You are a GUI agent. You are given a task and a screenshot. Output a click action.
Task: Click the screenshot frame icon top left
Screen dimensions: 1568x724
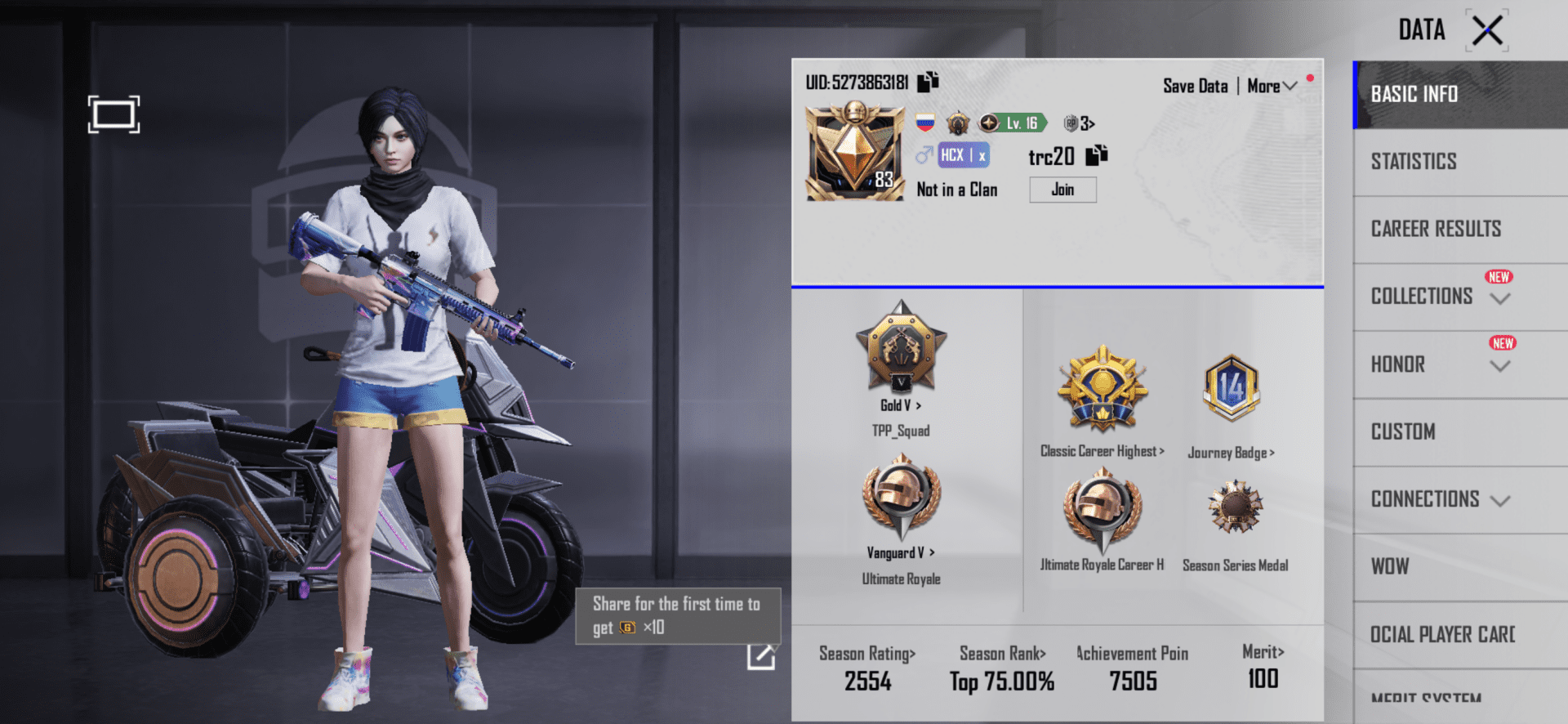click(x=114, y=114)
